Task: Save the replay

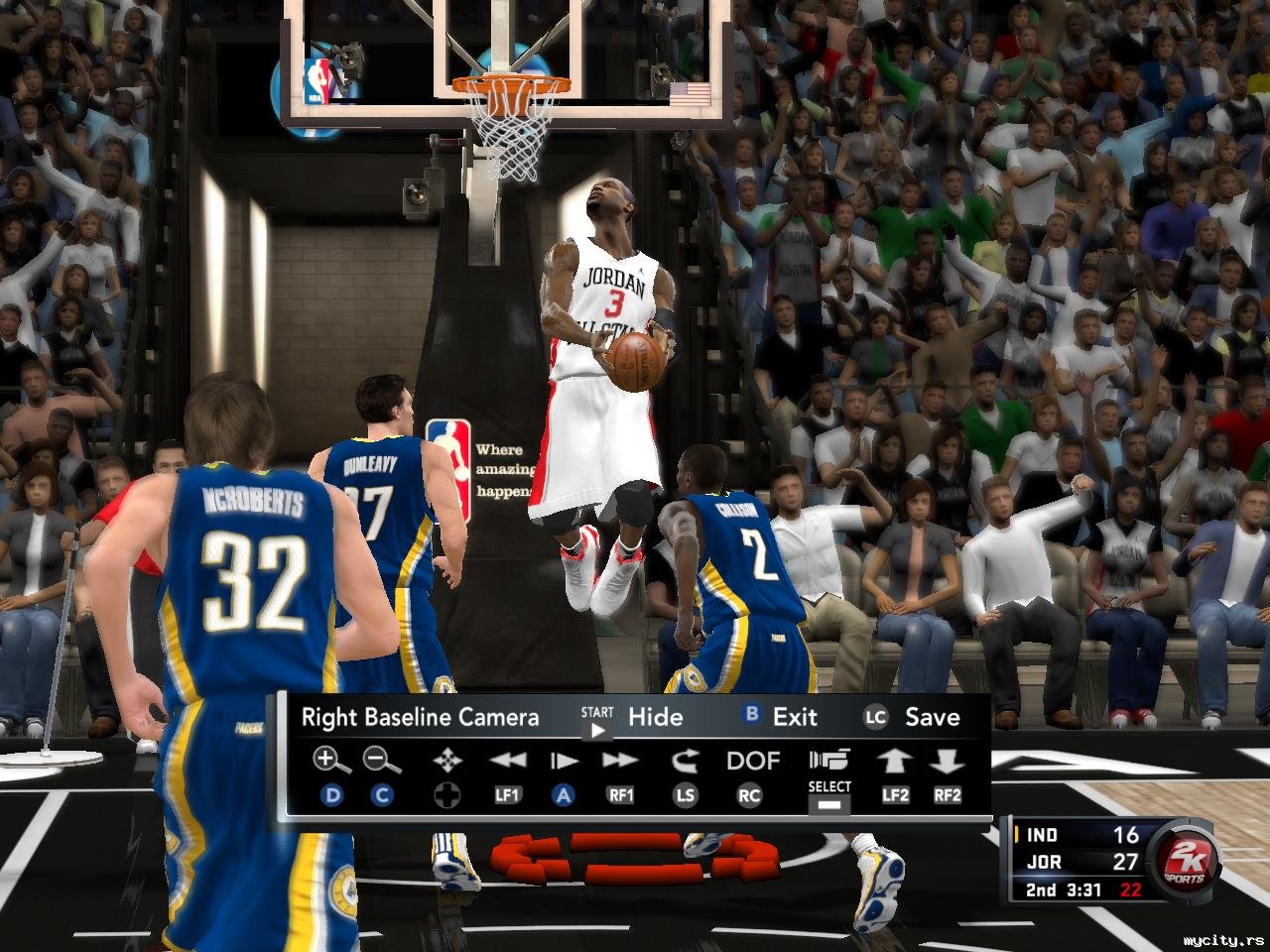Action: 931,717
